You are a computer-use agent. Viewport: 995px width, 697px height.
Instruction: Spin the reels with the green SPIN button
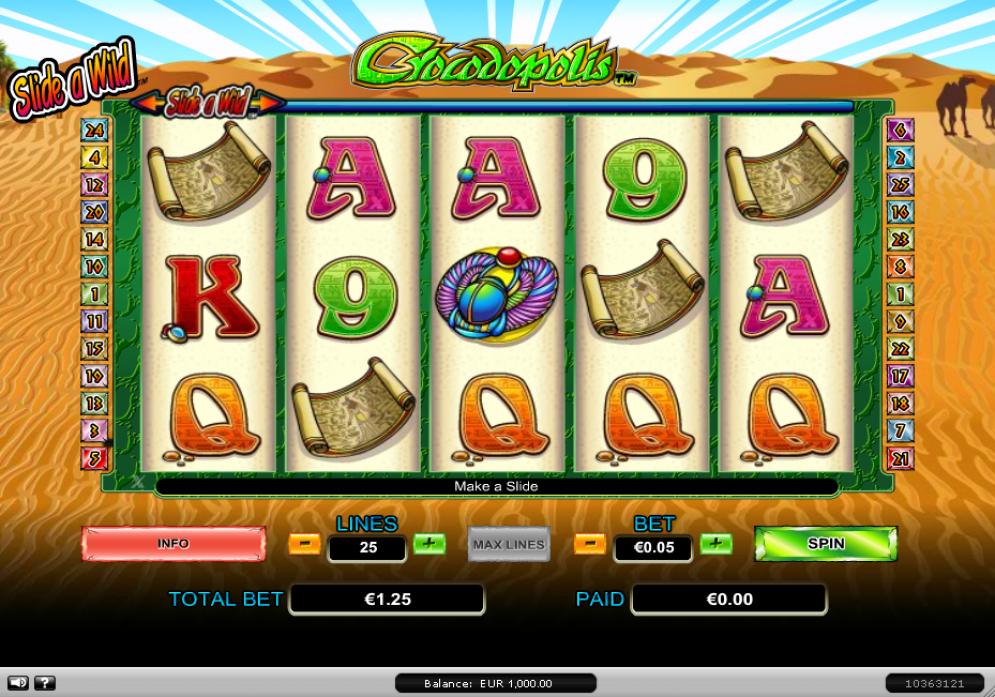pos(825,544)
